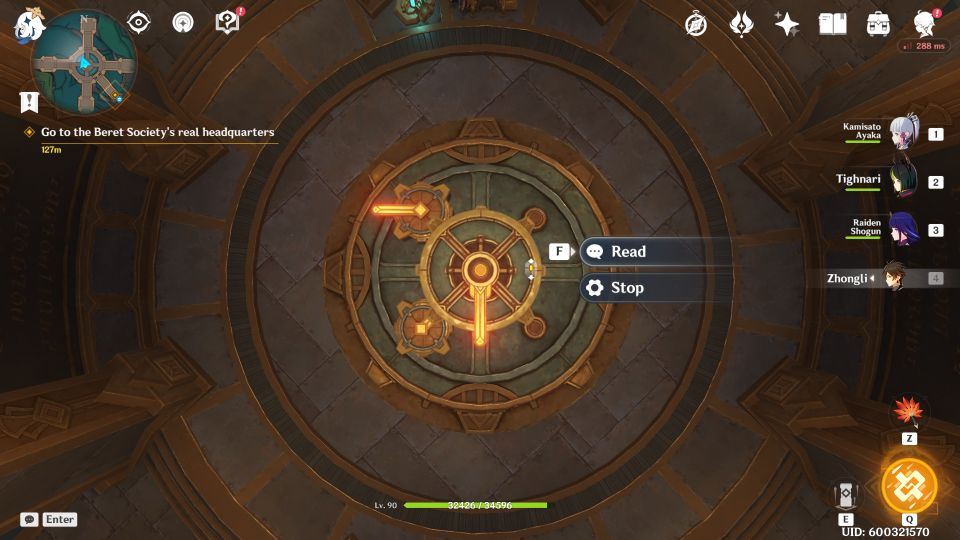Open the compass icon menu

pyautogui.click(x=696, y=24)
